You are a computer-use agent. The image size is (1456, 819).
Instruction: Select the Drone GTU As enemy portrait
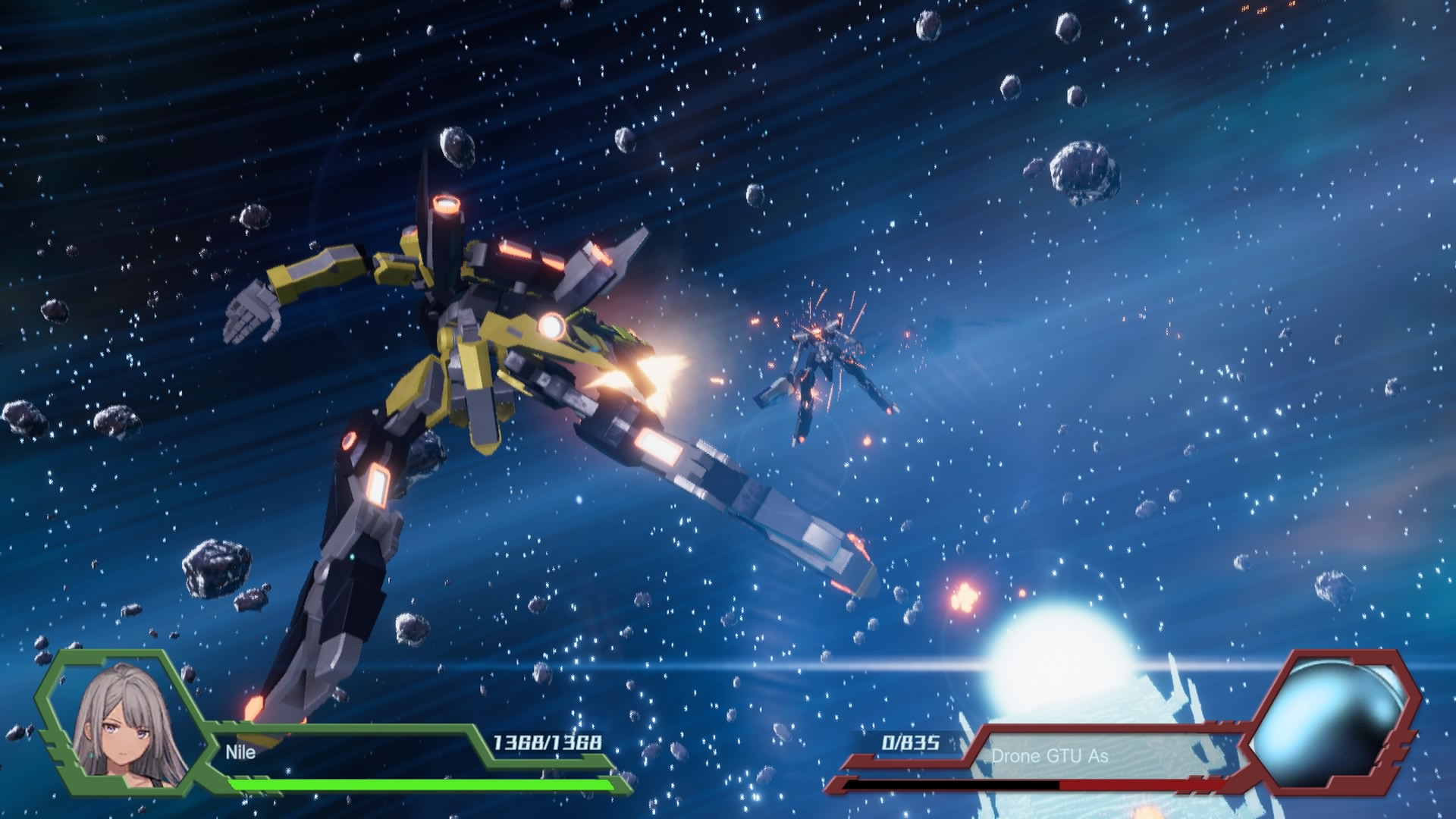pos(1331,722)
